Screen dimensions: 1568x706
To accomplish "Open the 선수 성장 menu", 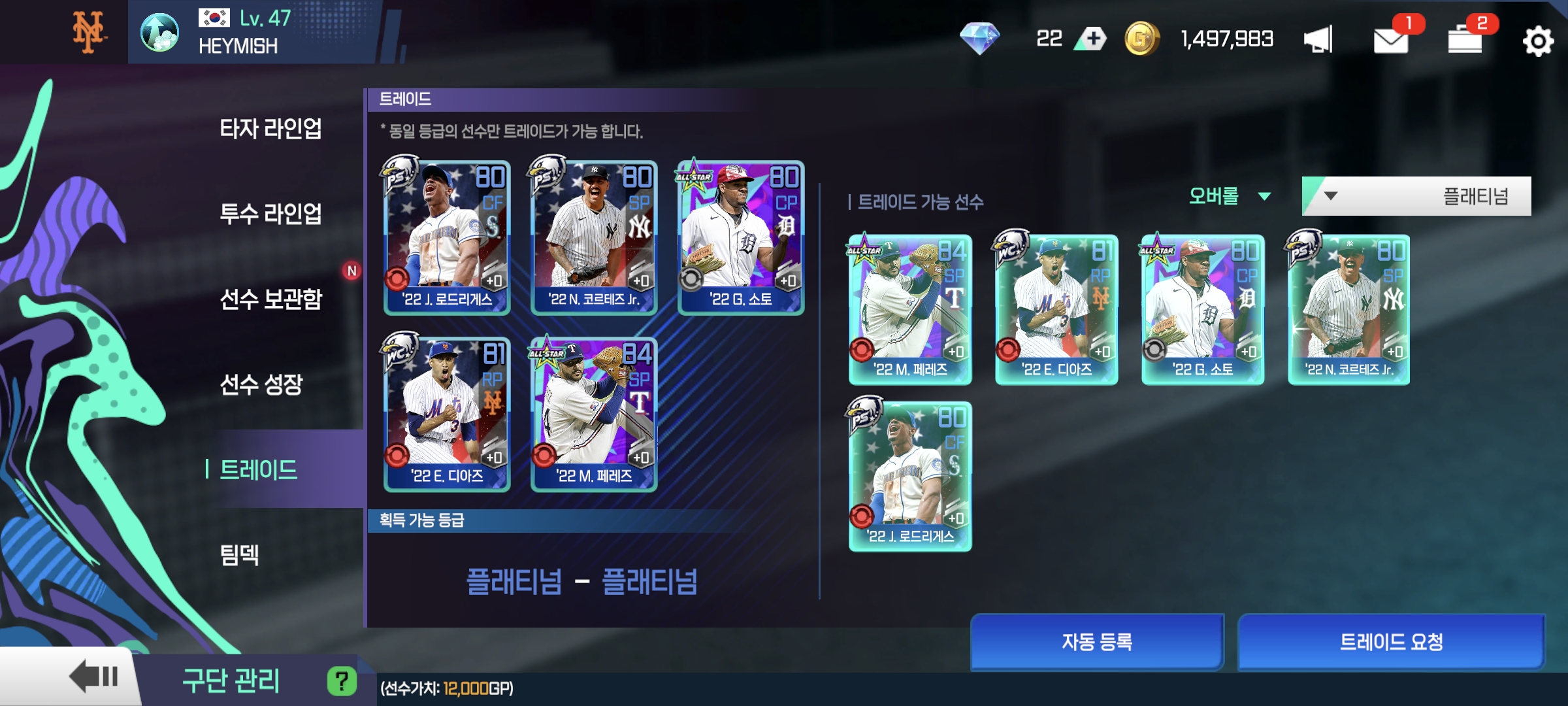I will click(261, 384).
